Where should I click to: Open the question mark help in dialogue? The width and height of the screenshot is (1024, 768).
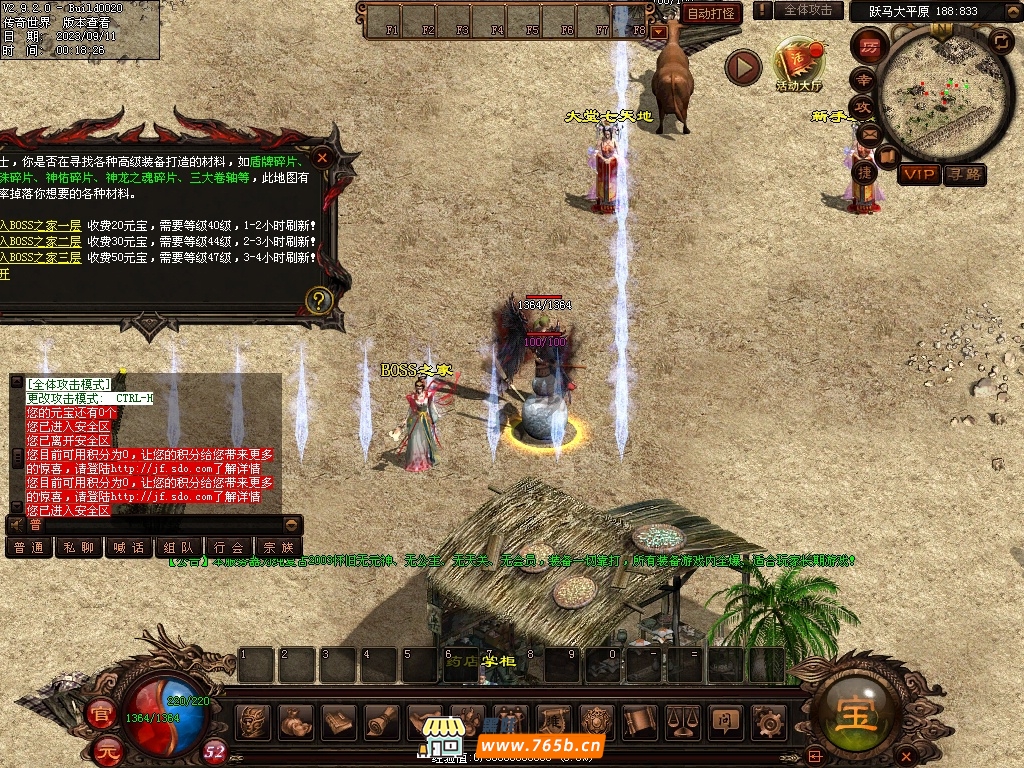[x=318, y=299]
